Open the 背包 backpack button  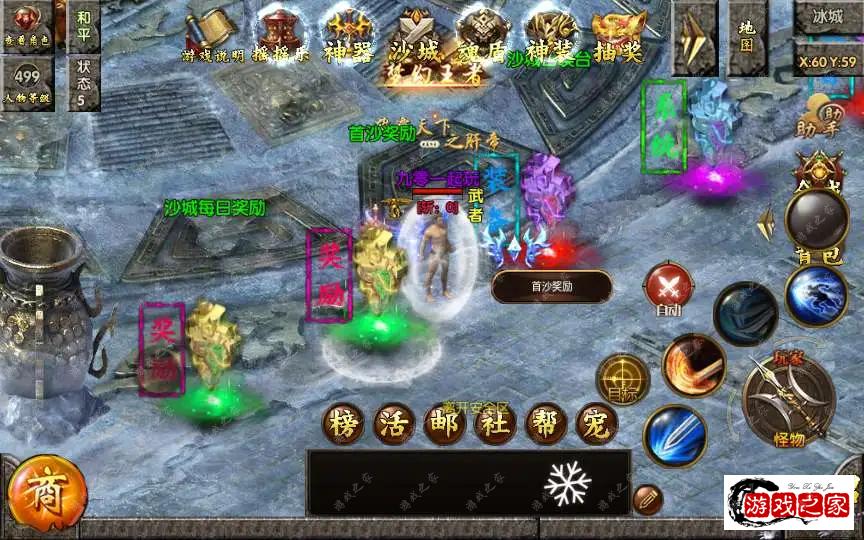[x=815, y=223]
